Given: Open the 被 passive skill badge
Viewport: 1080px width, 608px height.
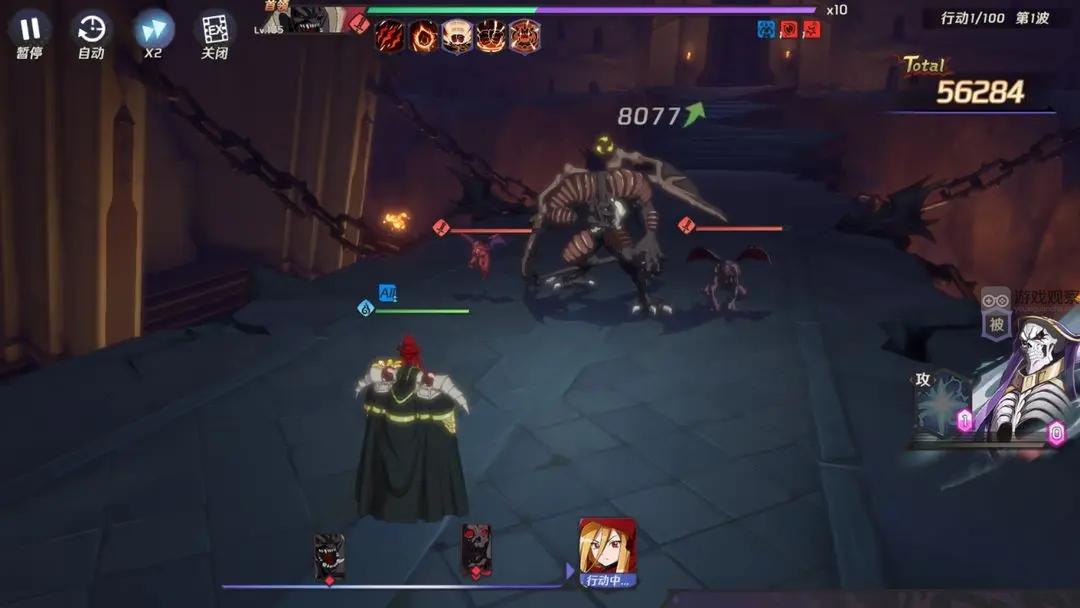Looking at the screenshot, I should tap(997, 325).
